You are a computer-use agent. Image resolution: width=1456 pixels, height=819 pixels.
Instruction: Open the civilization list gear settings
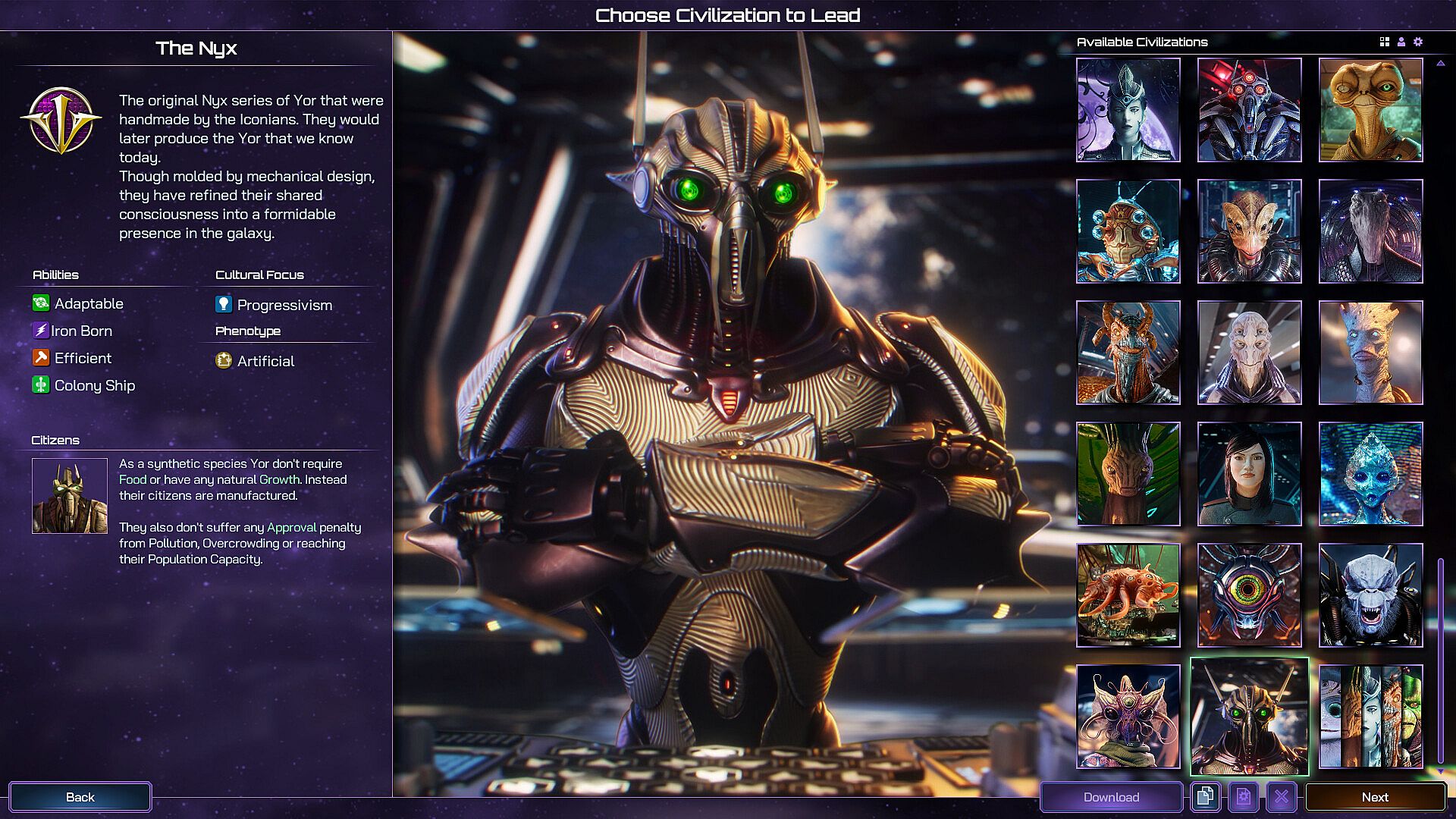coord(1418,42)
